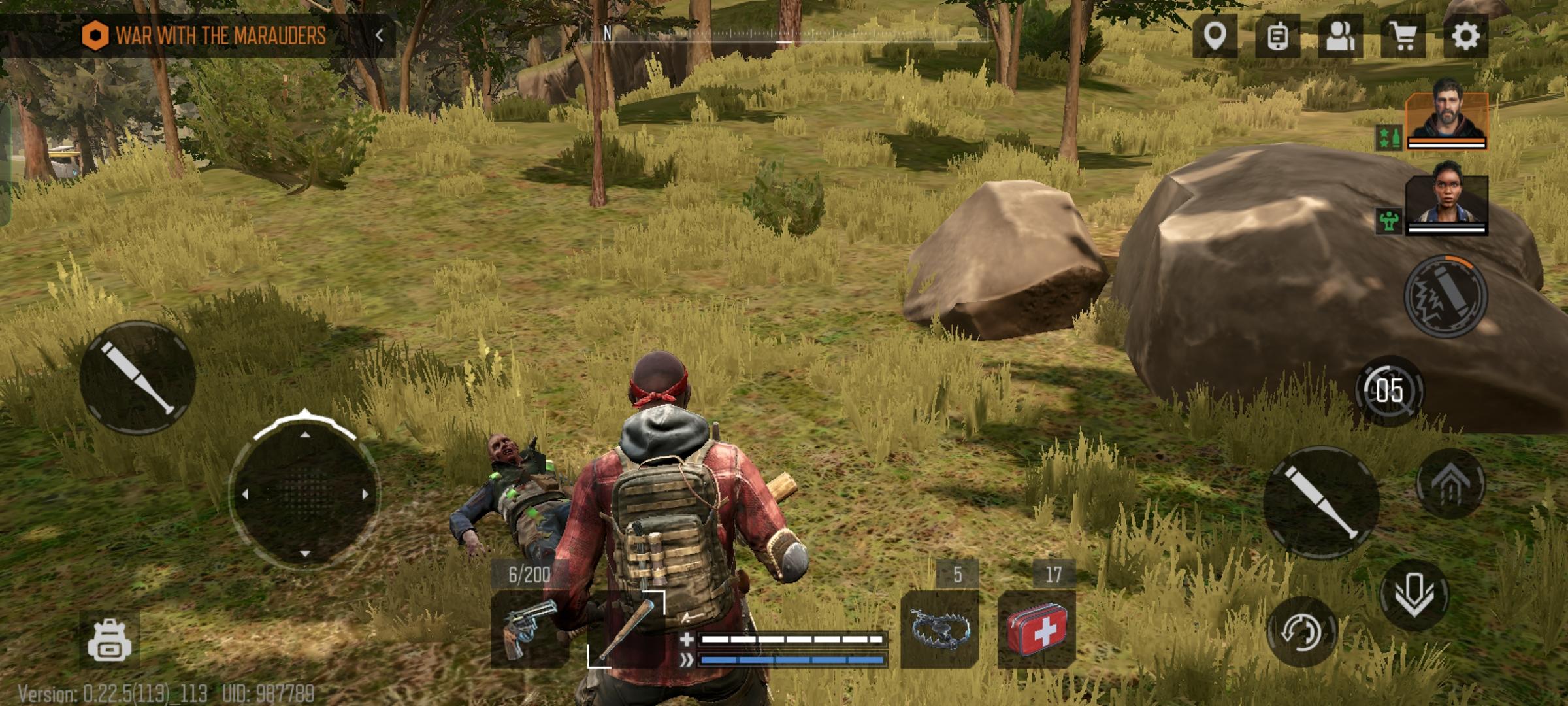Open the gear settings menu
Screen dimensions: 1568x706
click(1465, 36)
